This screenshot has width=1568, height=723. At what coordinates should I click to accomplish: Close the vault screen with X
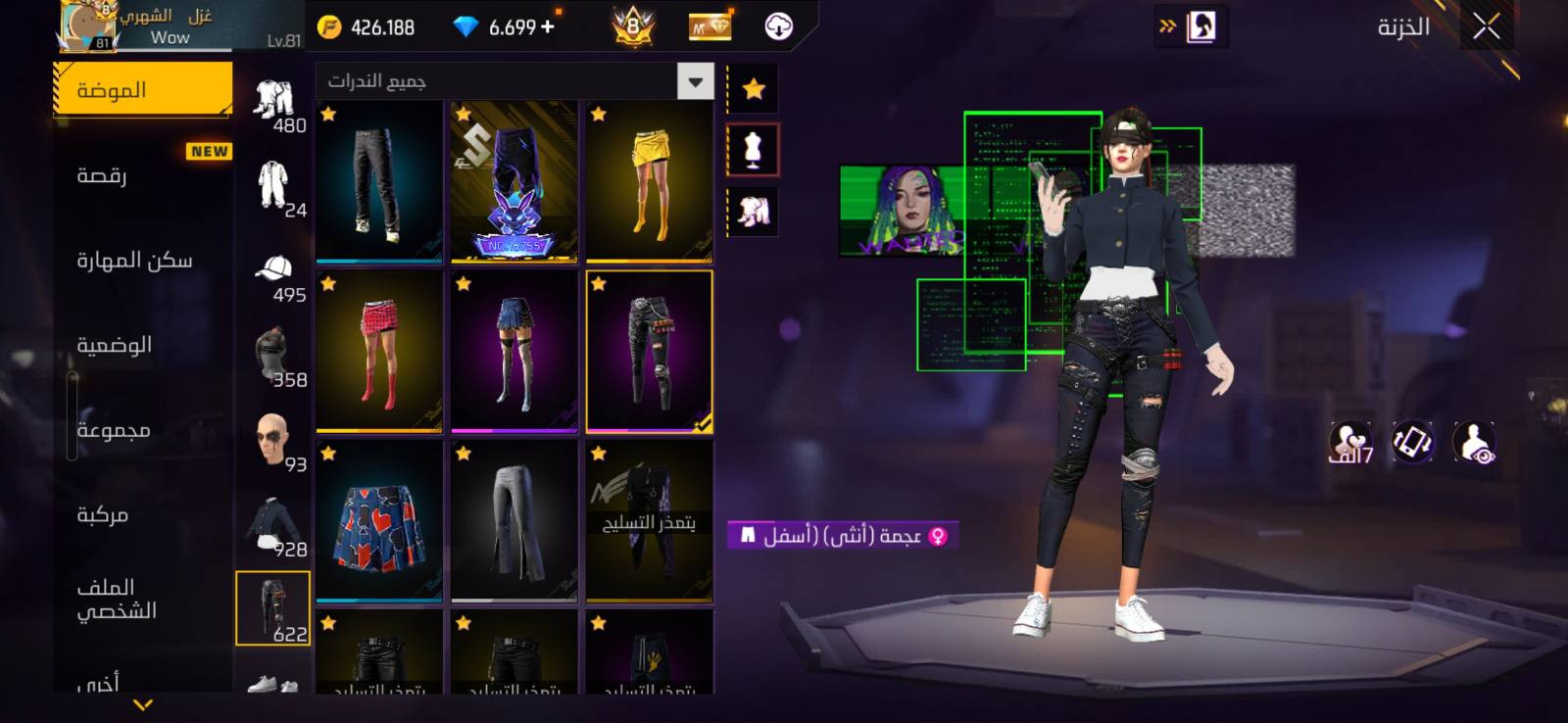click(1486, 27)
